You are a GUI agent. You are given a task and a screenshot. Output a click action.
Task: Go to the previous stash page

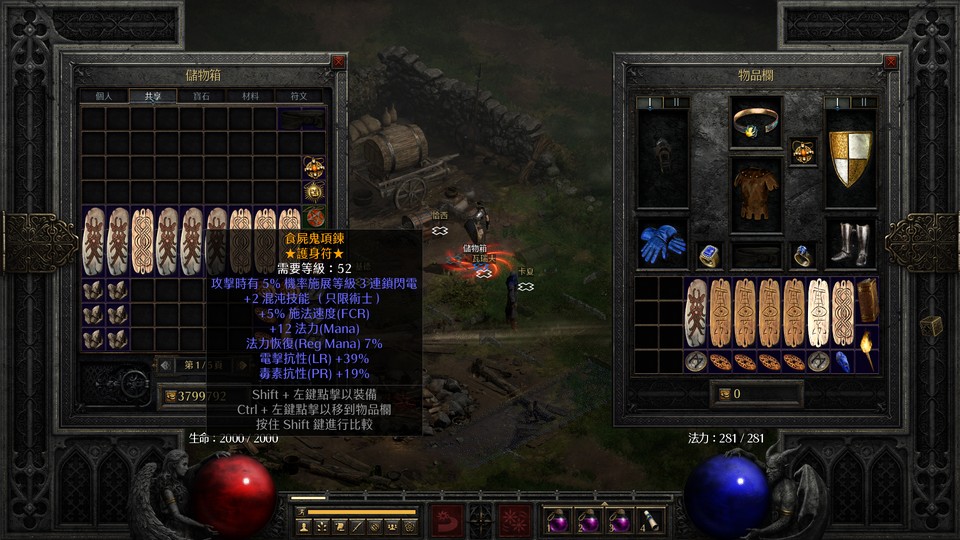tap(165, 364)
